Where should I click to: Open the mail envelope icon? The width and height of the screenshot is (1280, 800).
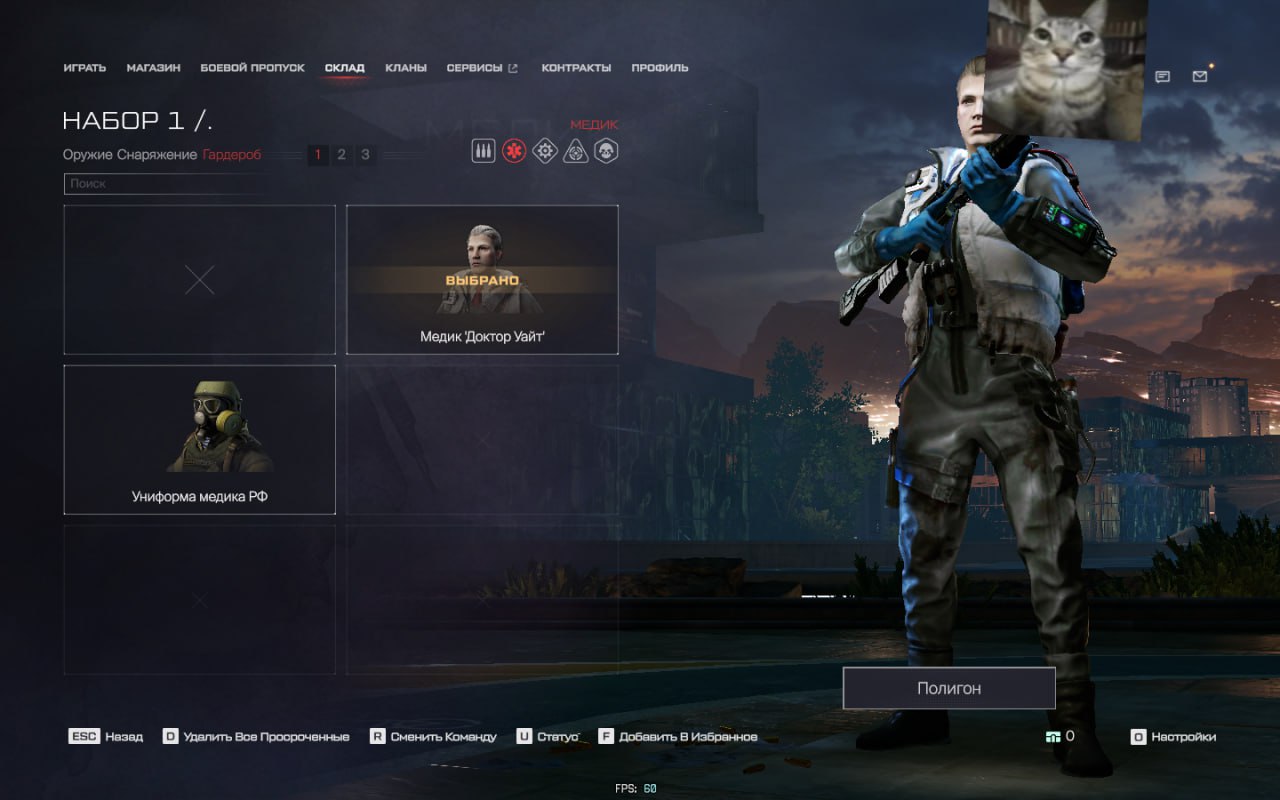[x=1200, y=76]
